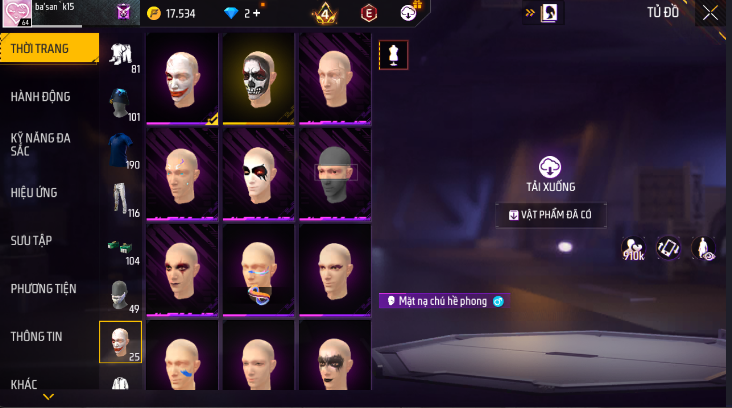This screenshot has height=408, width=732.
Task: Select the grey balaclava mask item
Action: (335, 173)
